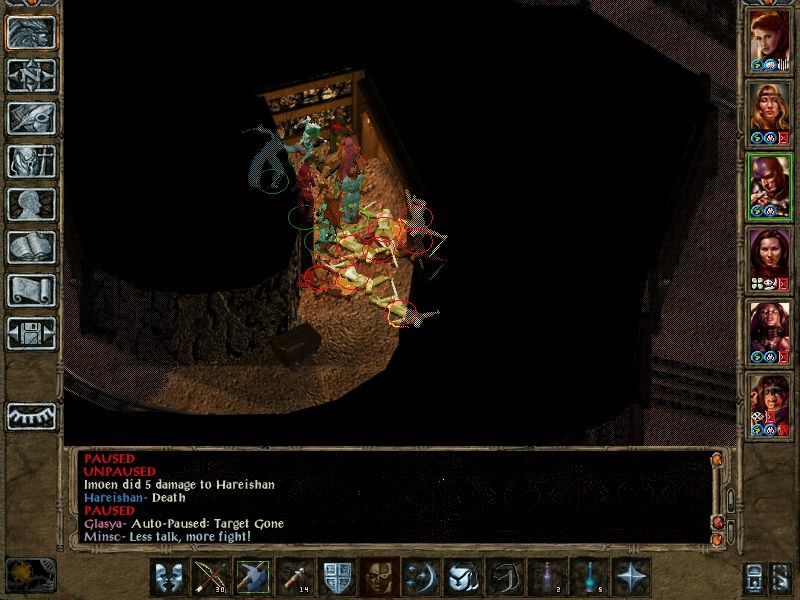Use the blue potion quick item
The height and width of the screenshot is (600, 800).
tap(588, 577)
